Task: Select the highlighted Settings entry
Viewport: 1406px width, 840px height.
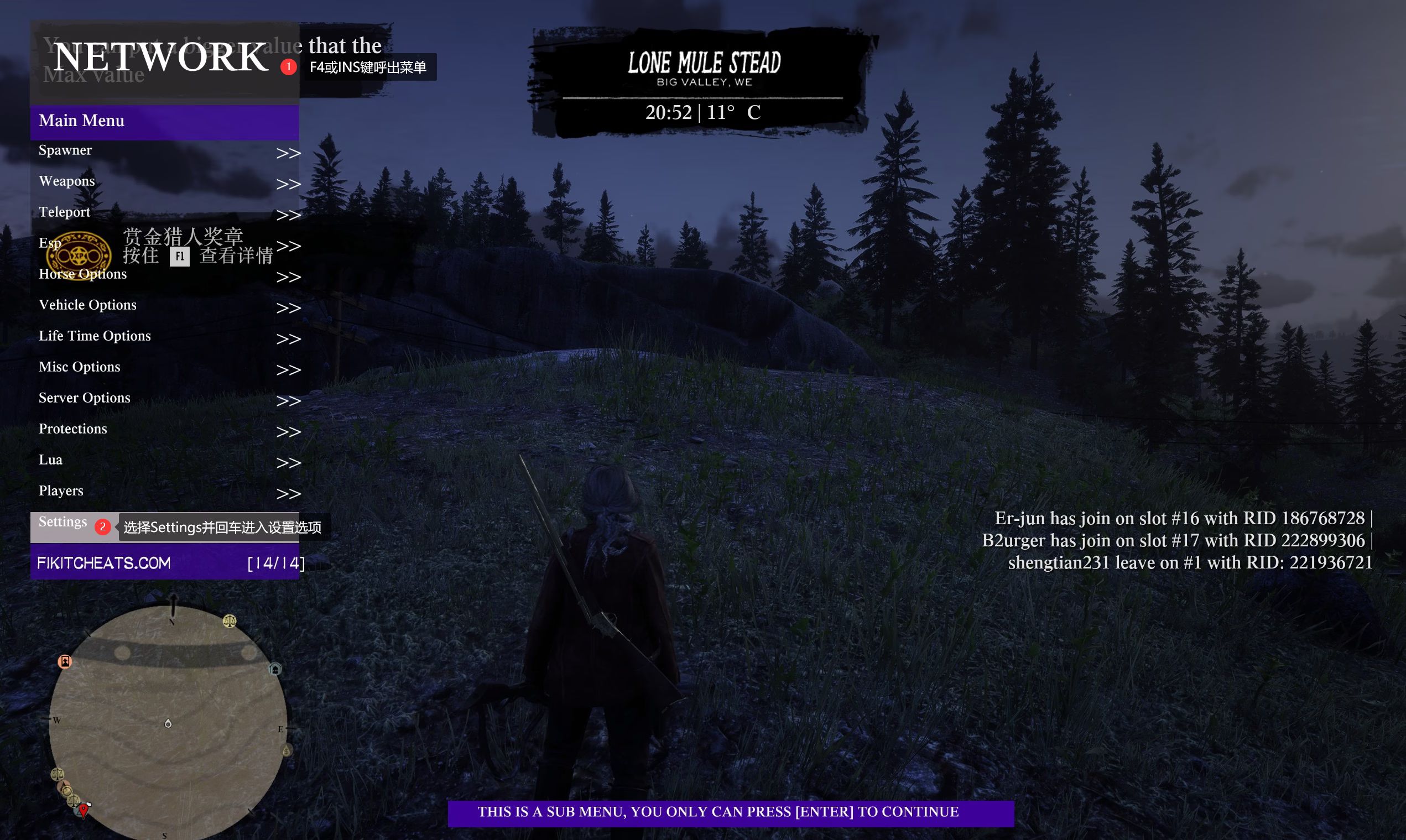Action: click(x=63, y=523)
